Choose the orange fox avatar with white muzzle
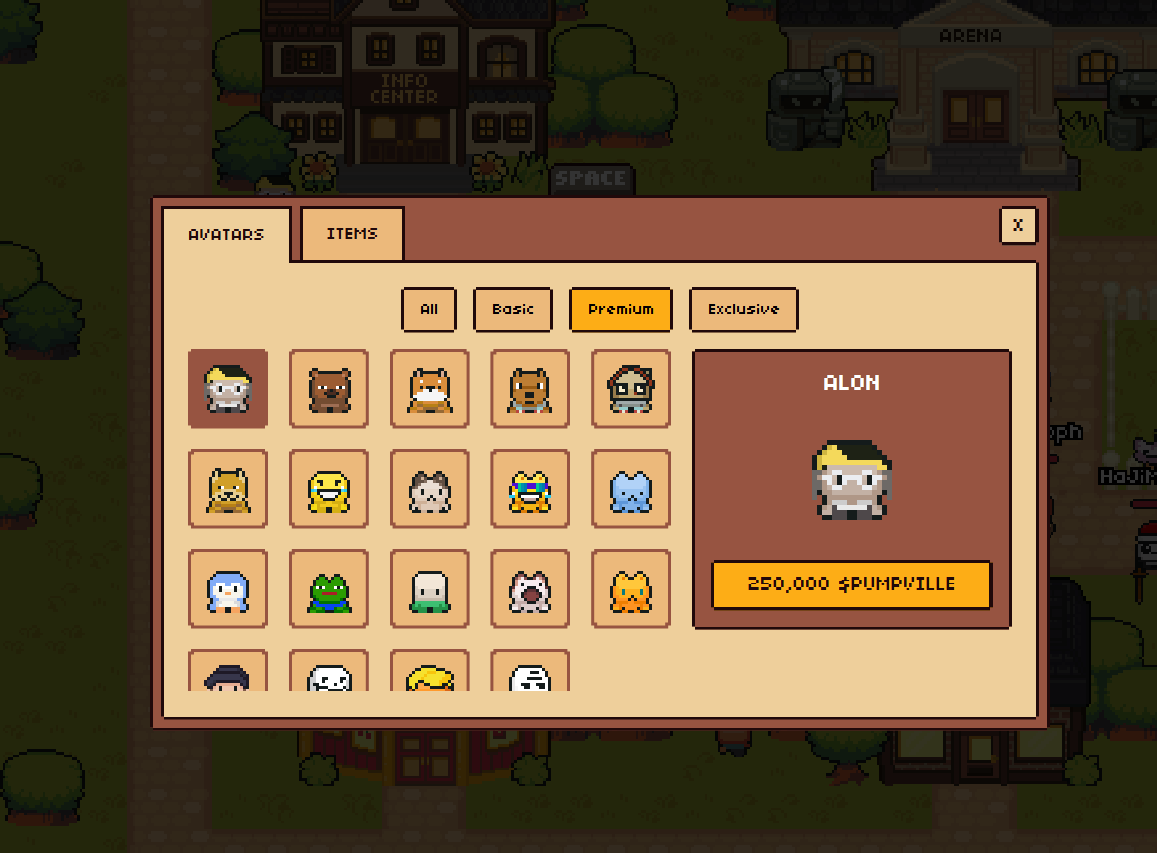Screen dimensions: 1157x853 [430, 389]
